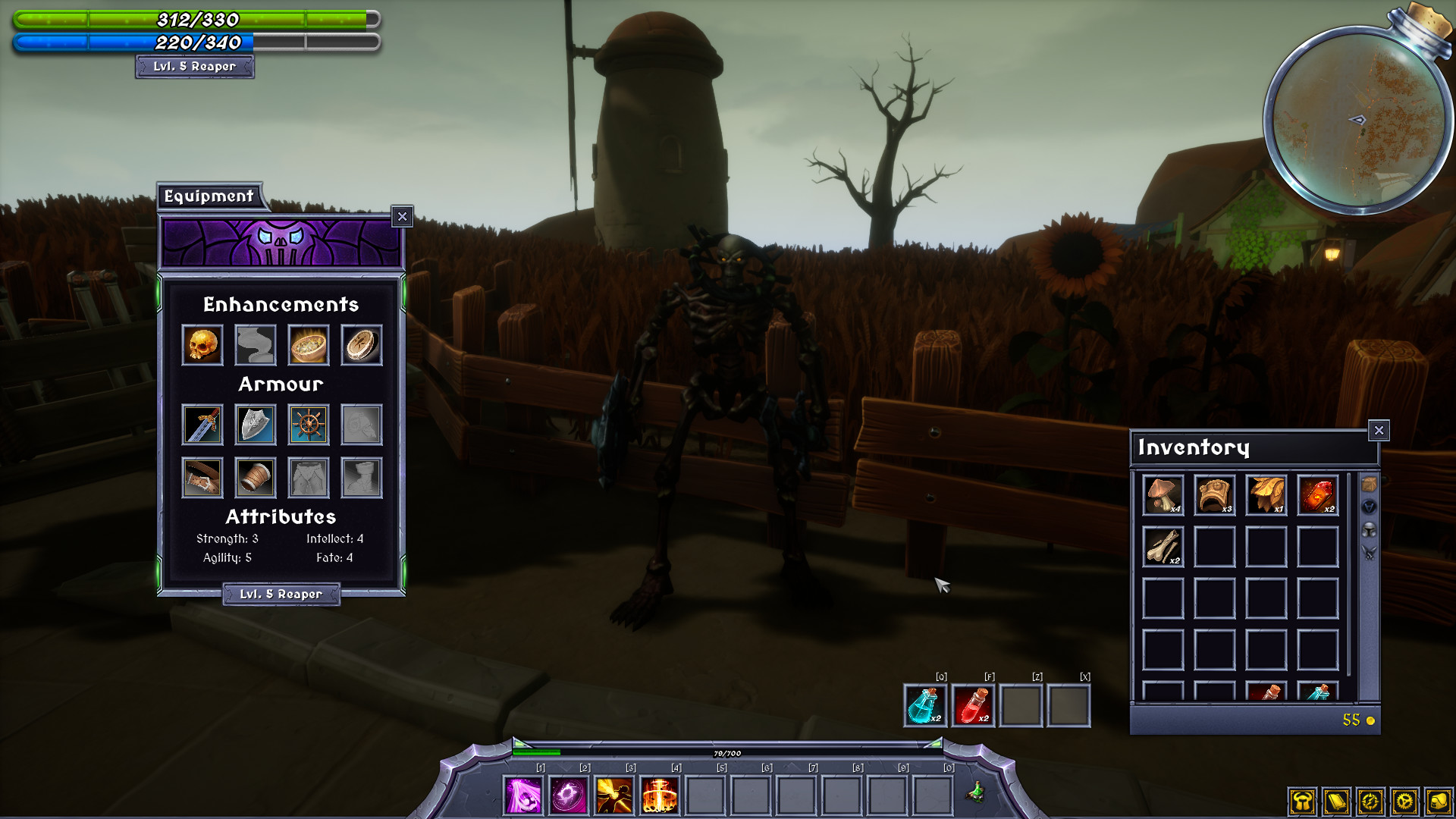
Task: Select the shield armour slot
Action: (x=255, y=425)
